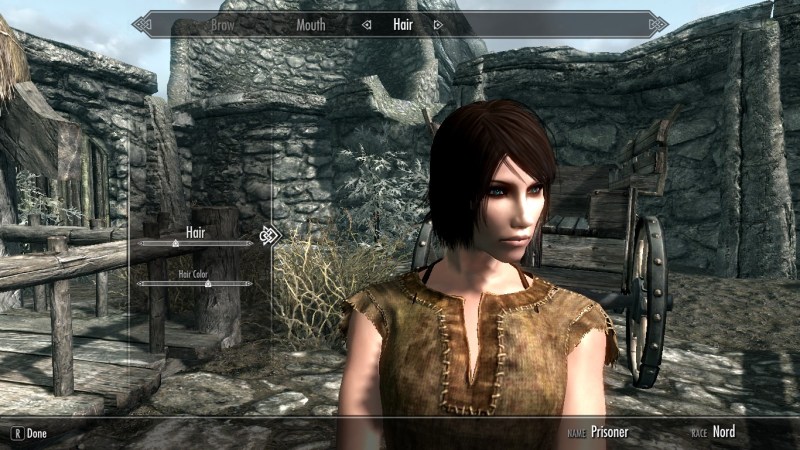Image resolution: width=800 pixels, height=450 pixels.
Task: Click the left arrow beside Hair tab
Action: point(367,24)
